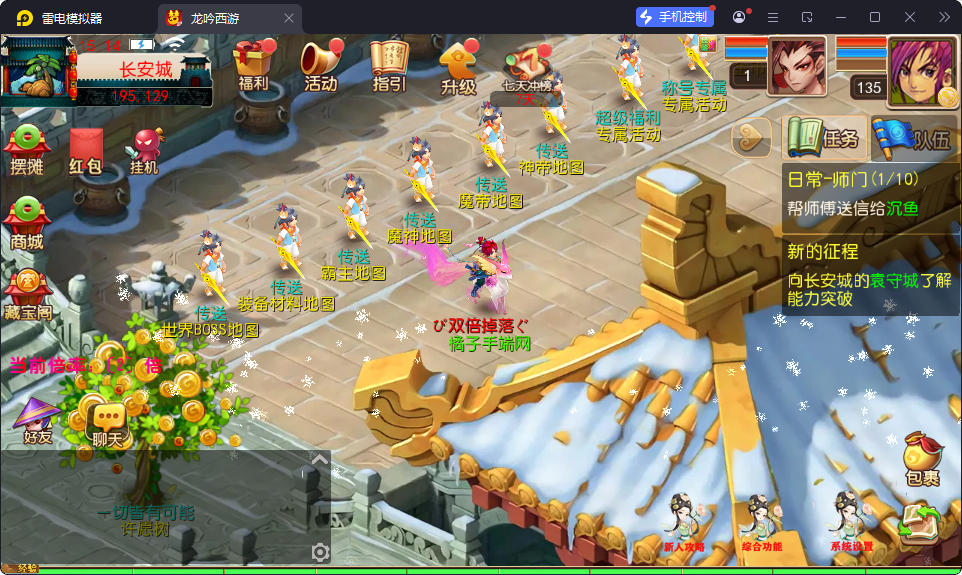Open the 商城 shop
Viewport: 962px width, 575px height.
click(27, 223)
